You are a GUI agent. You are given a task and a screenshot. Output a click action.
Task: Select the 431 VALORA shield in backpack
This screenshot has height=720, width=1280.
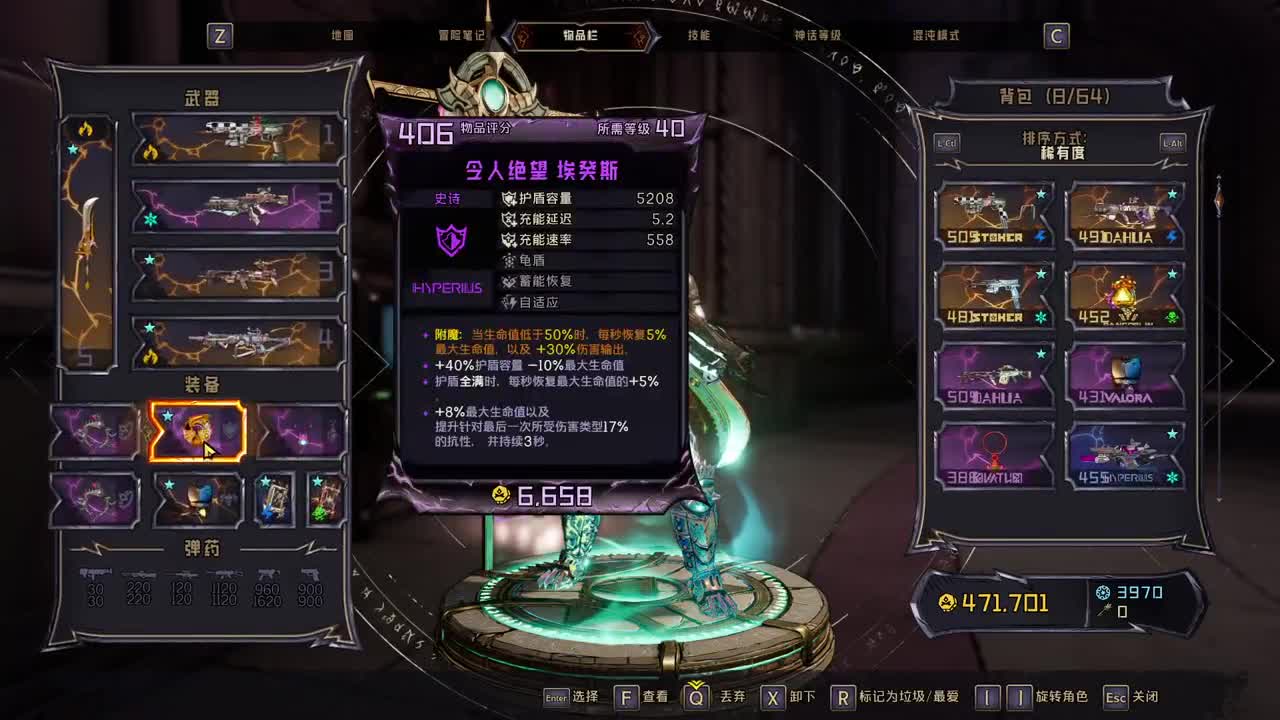pyautogui.click(x=1125, y=375)
